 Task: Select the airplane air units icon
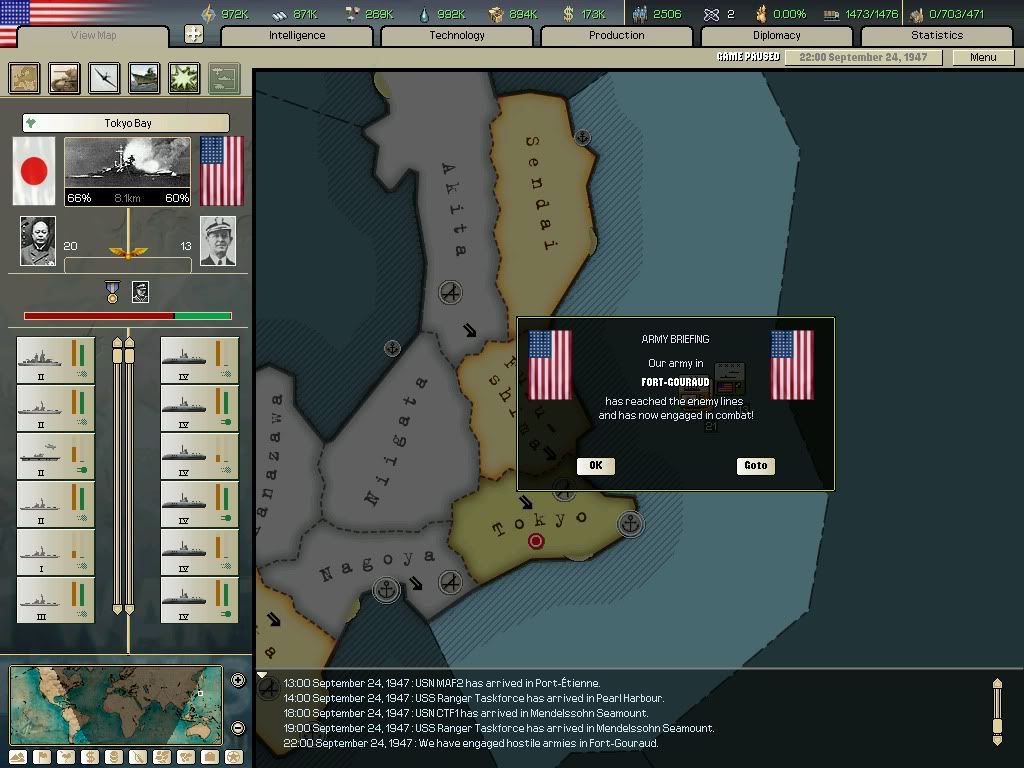(105, 78)
